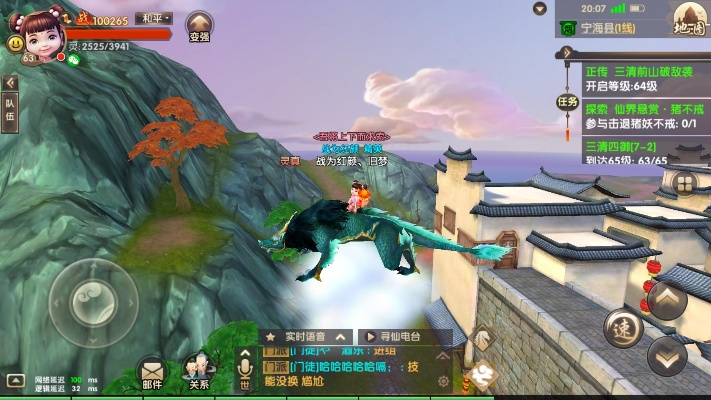Activate the 速 speed button
This screenshot has width=711, height=400.
coord(623,328)
